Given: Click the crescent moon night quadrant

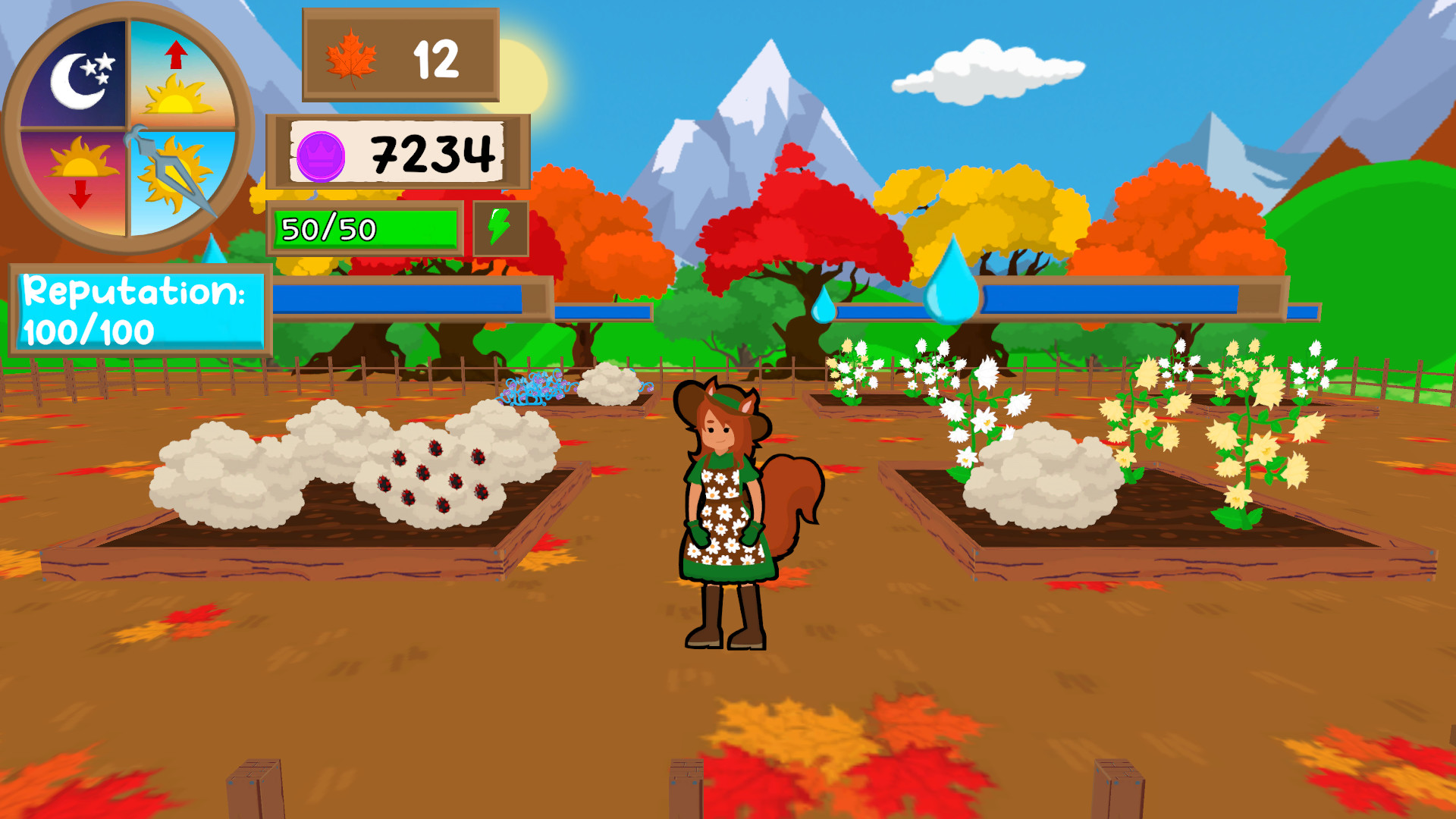Looking at the screenshot, I should click(x=80, y=80).
